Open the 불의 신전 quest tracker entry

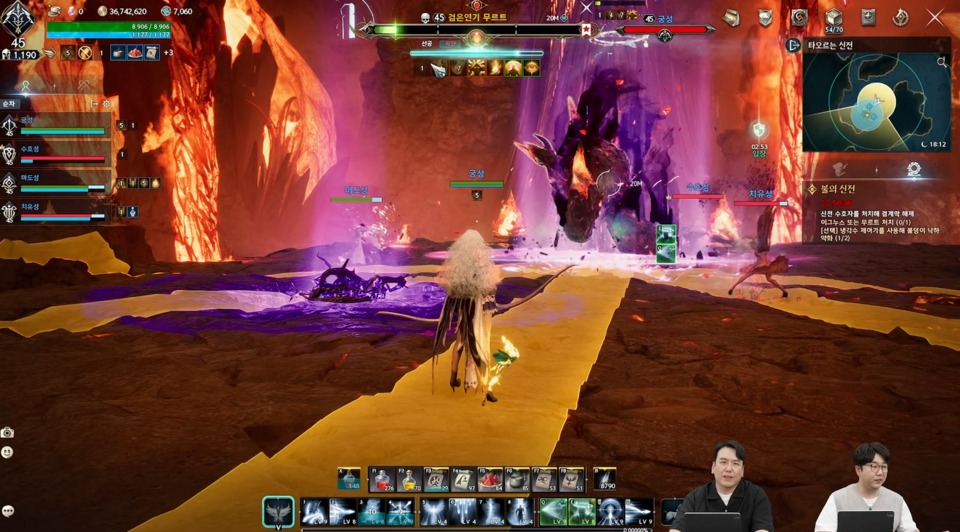click(x=838, y=189)
